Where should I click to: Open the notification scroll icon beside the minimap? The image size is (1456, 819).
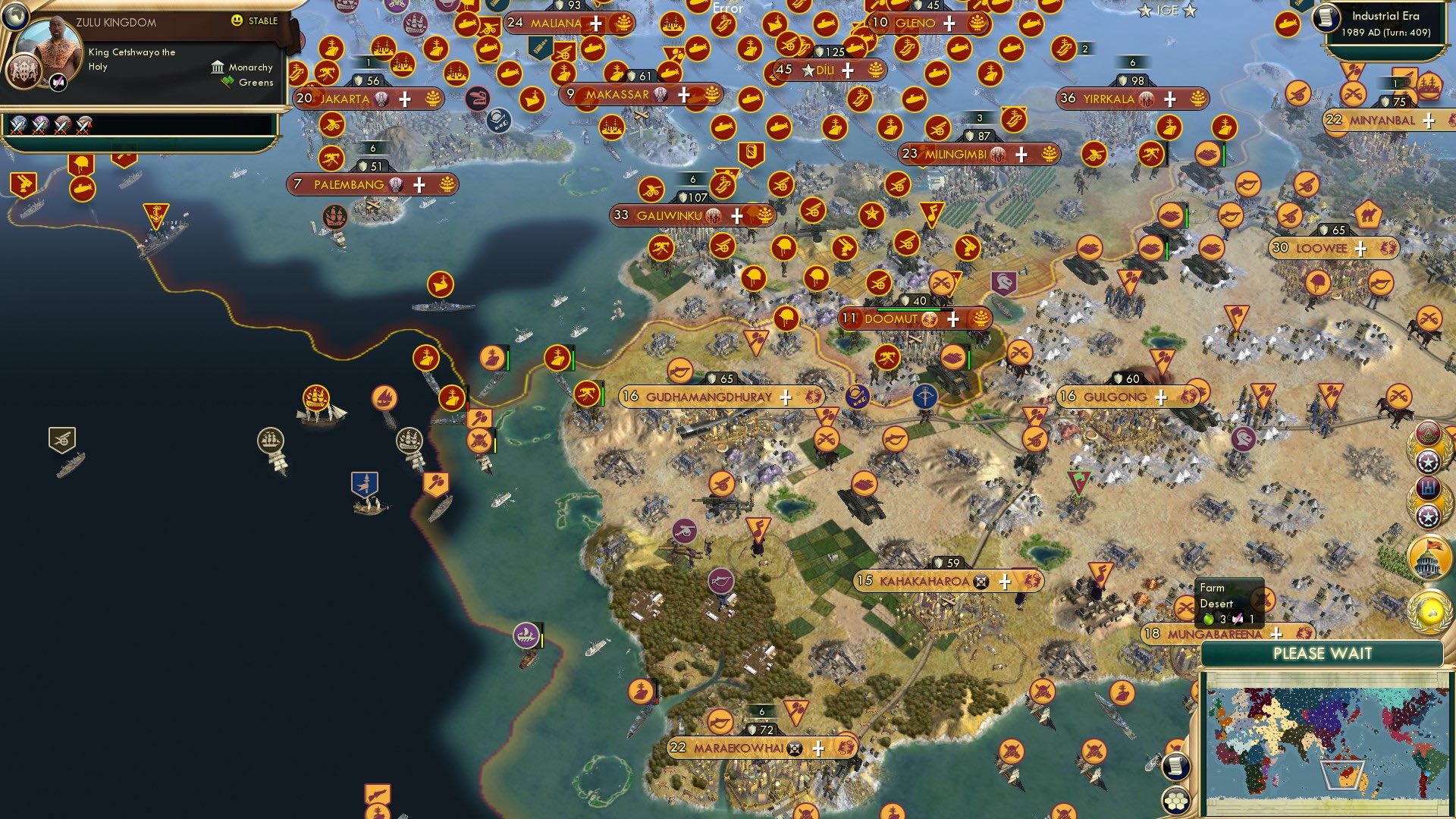[x=1175, y=767]
